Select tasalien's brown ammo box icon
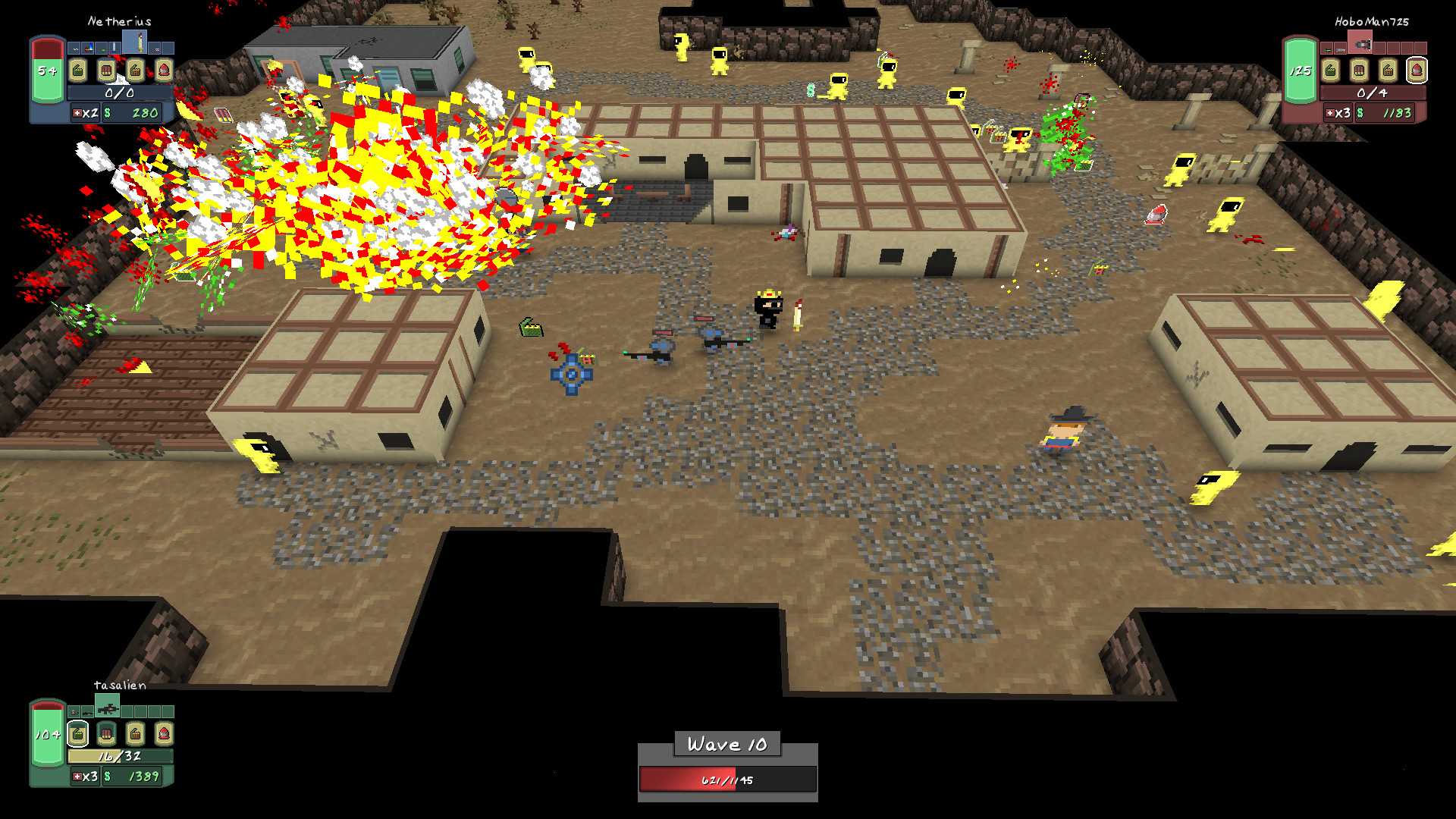This screenshot has height=819, width=1456. pos(135,733)
